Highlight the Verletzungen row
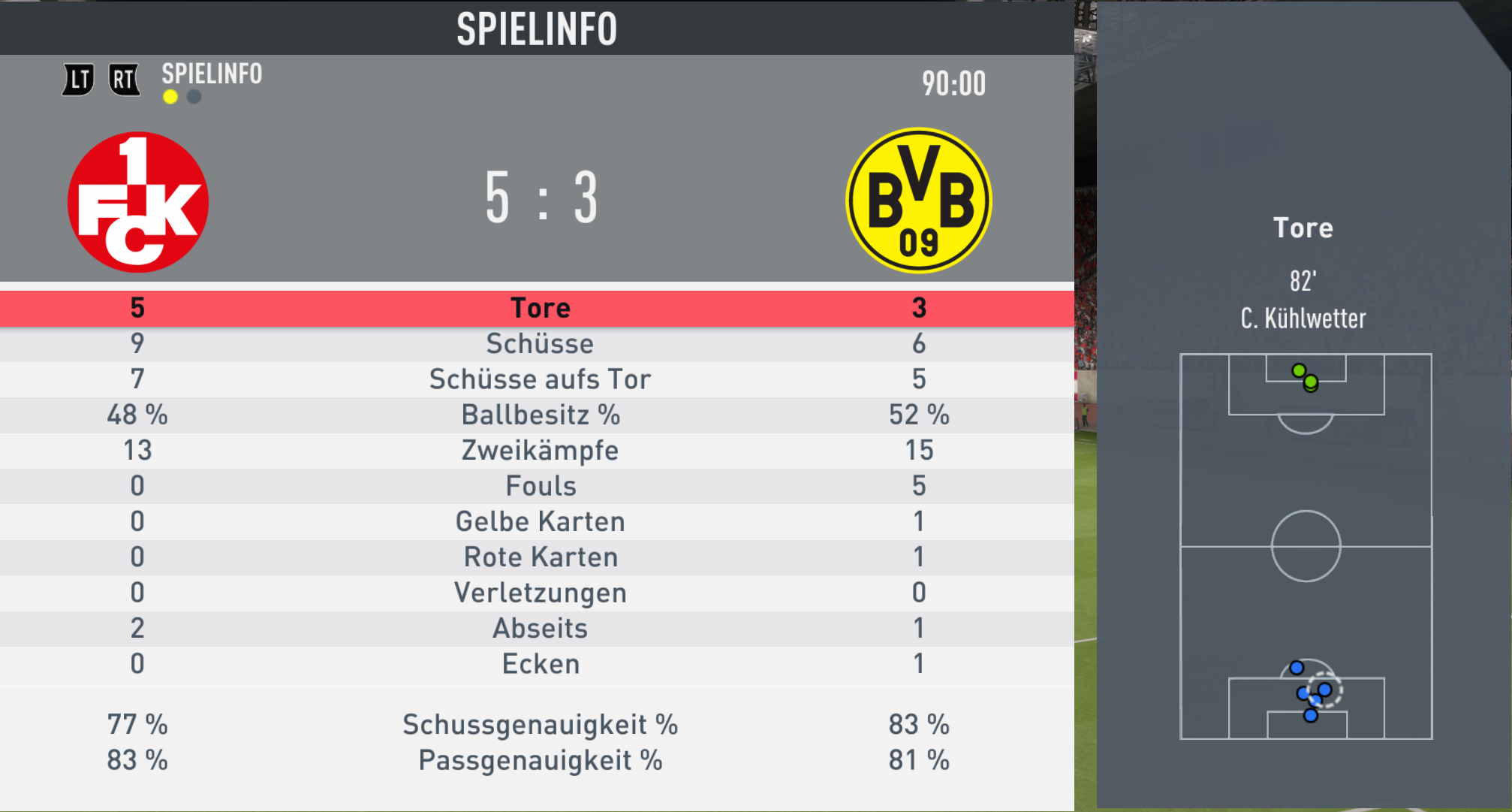Screen dimensions: 1512x812 (x=539, y=593)
